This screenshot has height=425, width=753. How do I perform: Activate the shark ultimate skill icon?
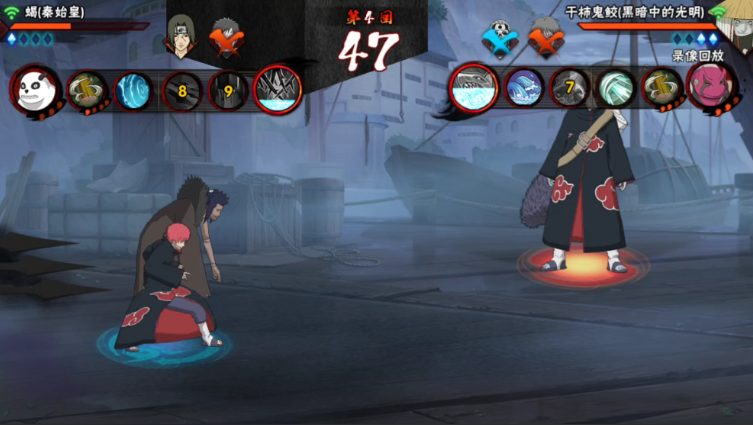pos(473,87)
